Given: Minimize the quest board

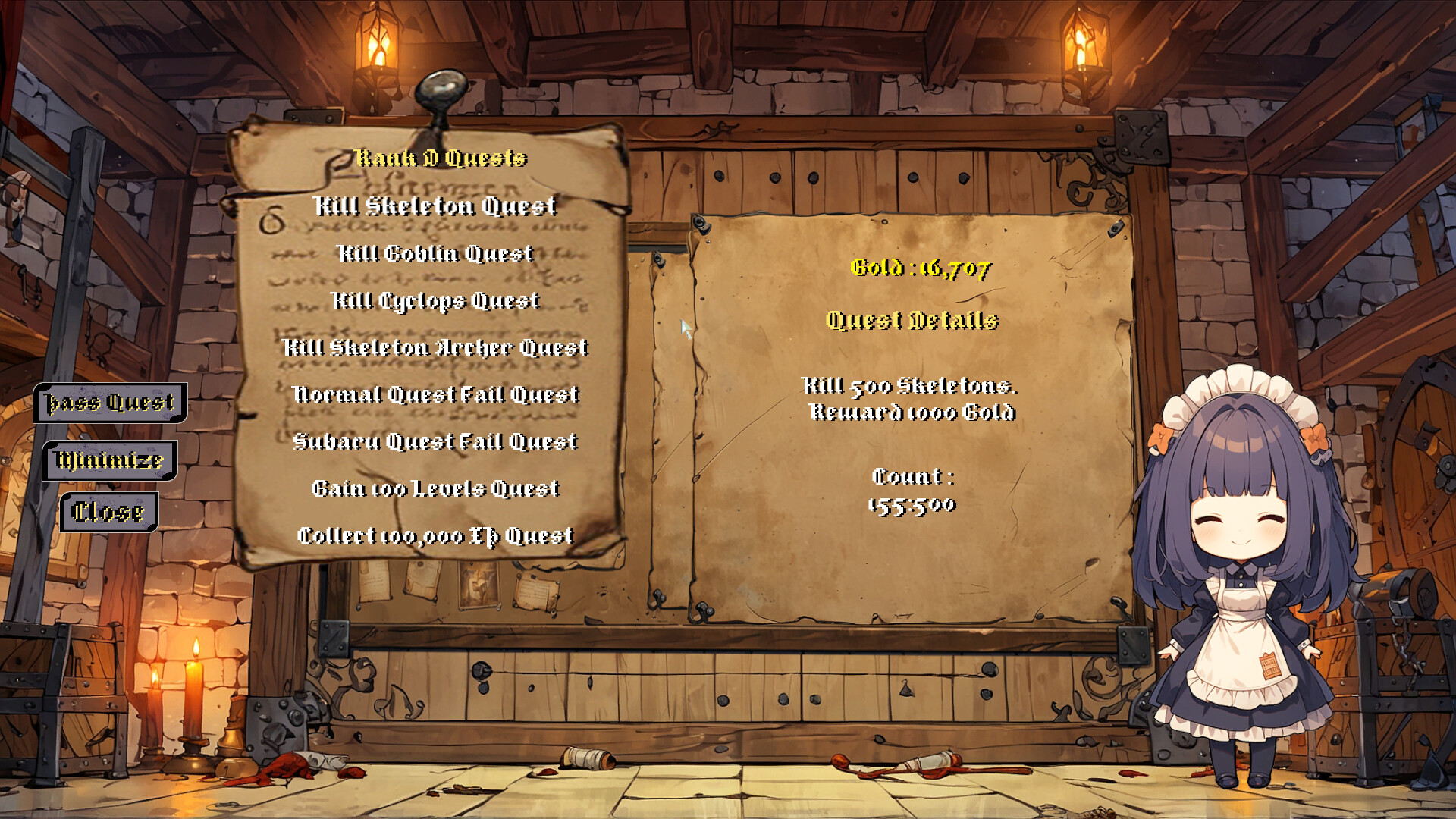Looking at the screenshot, I should [110, 460].
